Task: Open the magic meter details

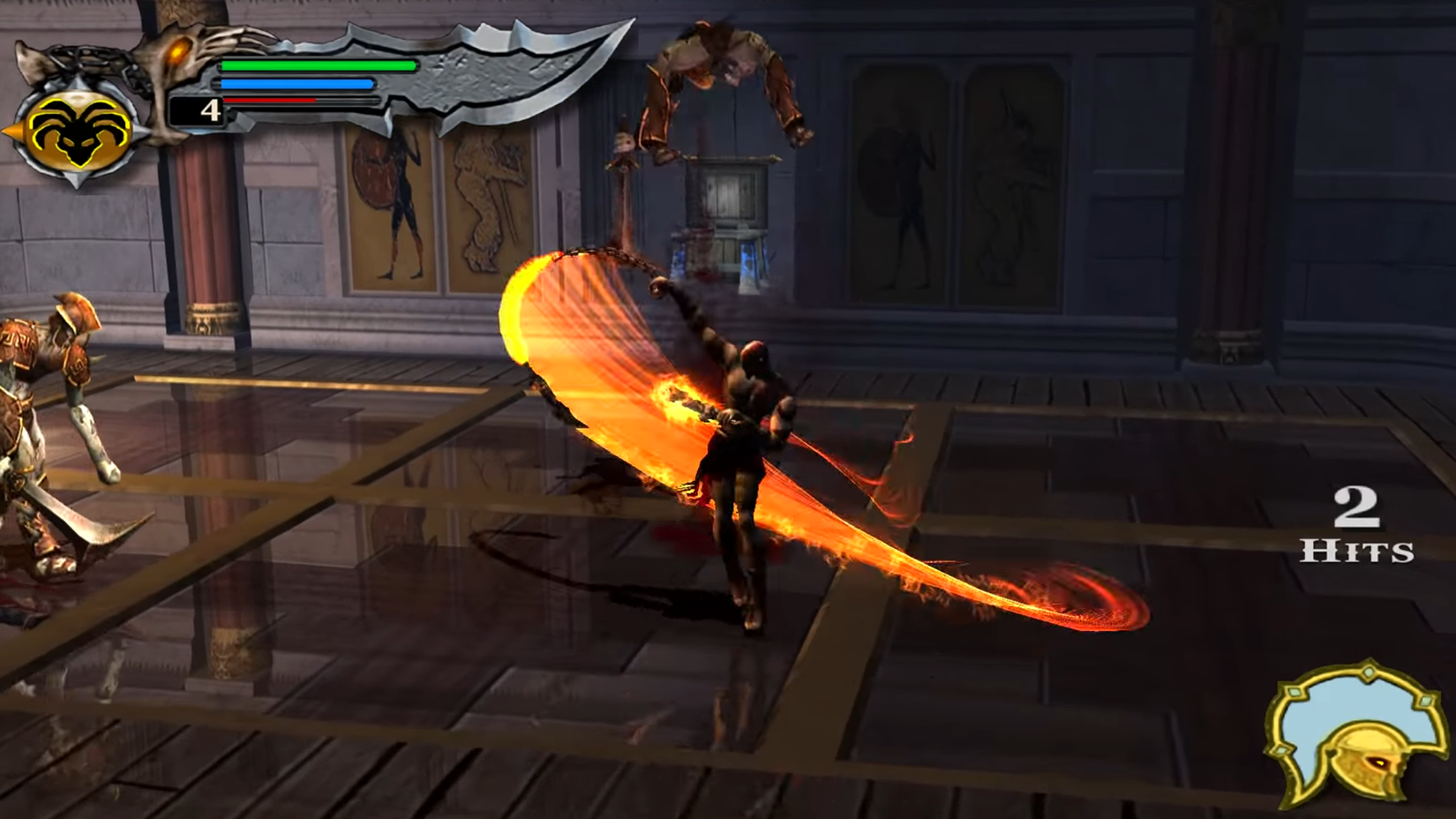Action: pos(296,84)
